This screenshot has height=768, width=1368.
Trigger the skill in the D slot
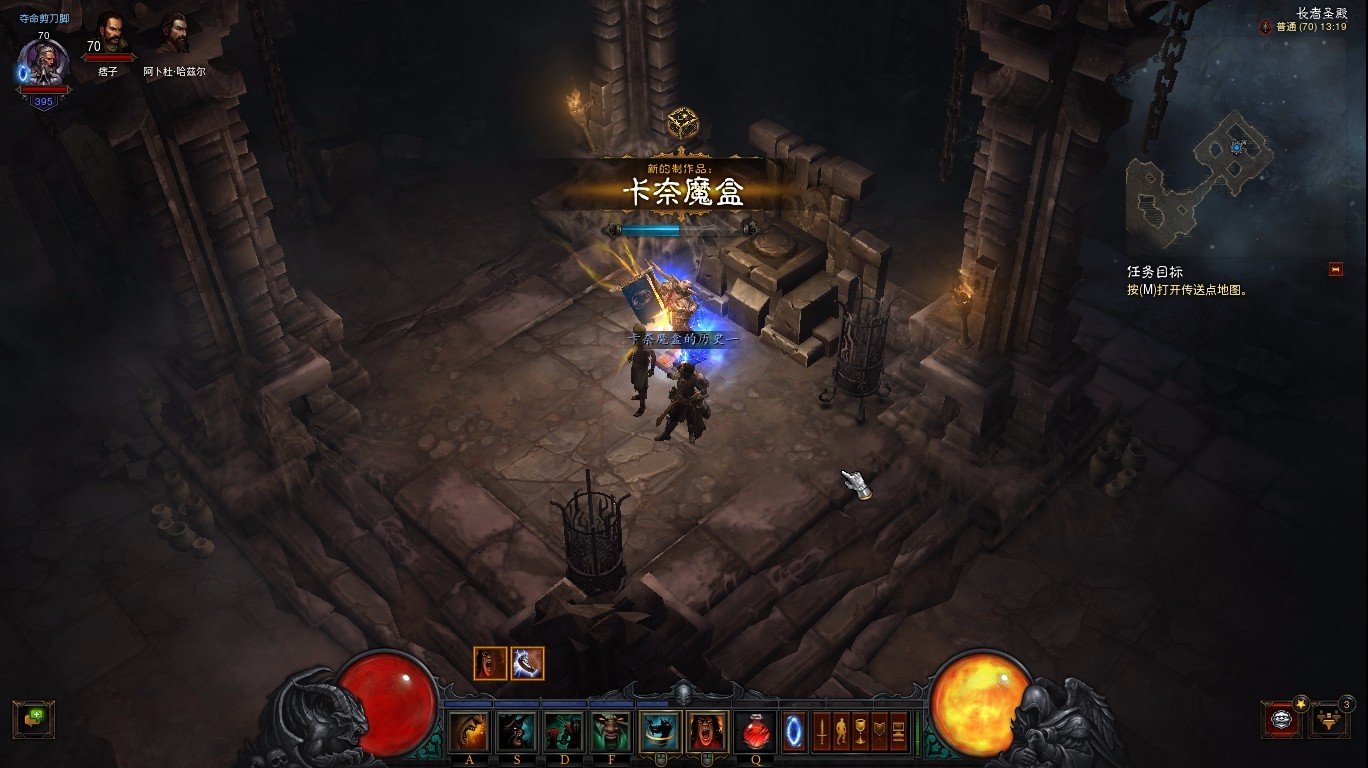click(563, 732)
